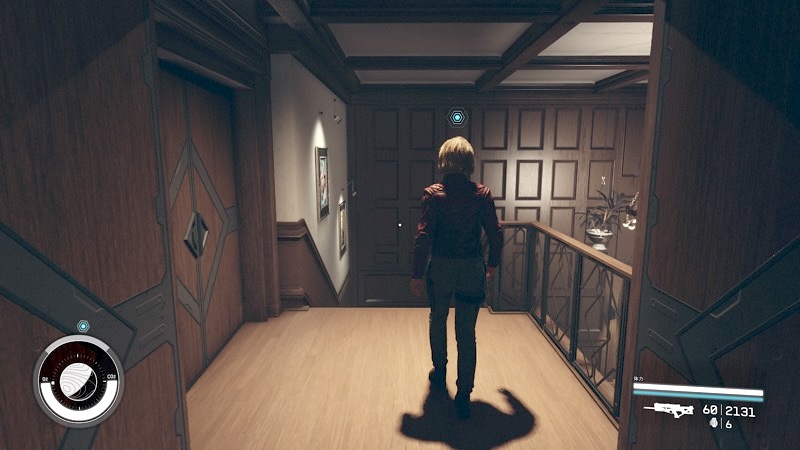Click the circular watch compass dial
800x450 pixels.
click(x=77, y=381)
